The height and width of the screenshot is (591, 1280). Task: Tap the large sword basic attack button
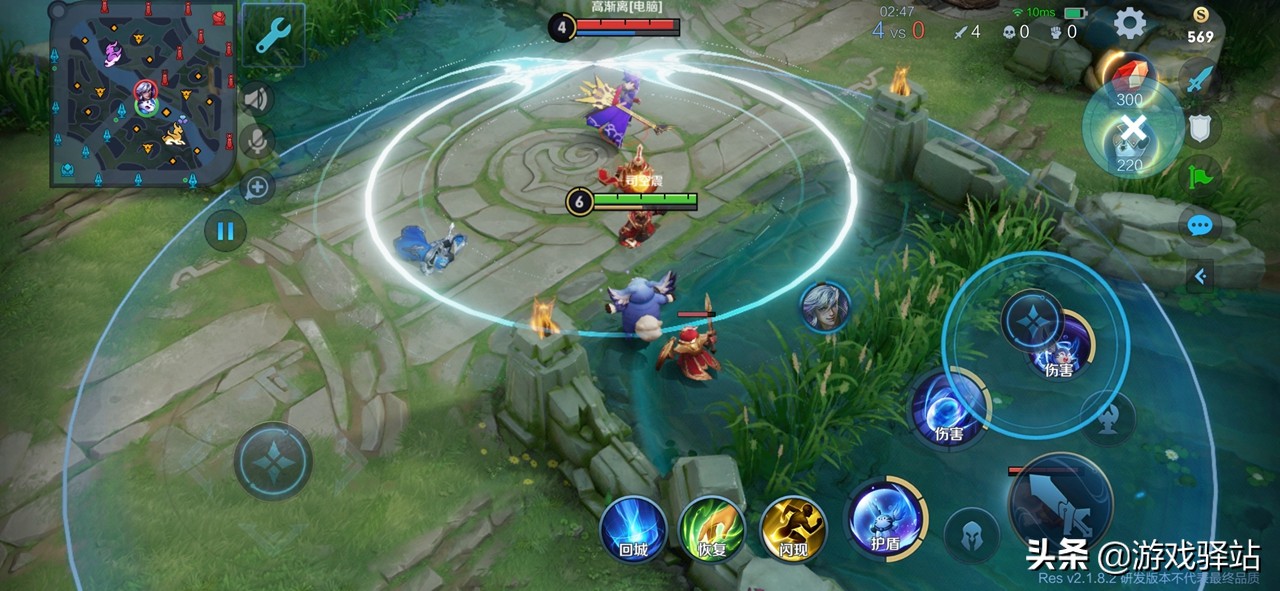coord(1060,505)
